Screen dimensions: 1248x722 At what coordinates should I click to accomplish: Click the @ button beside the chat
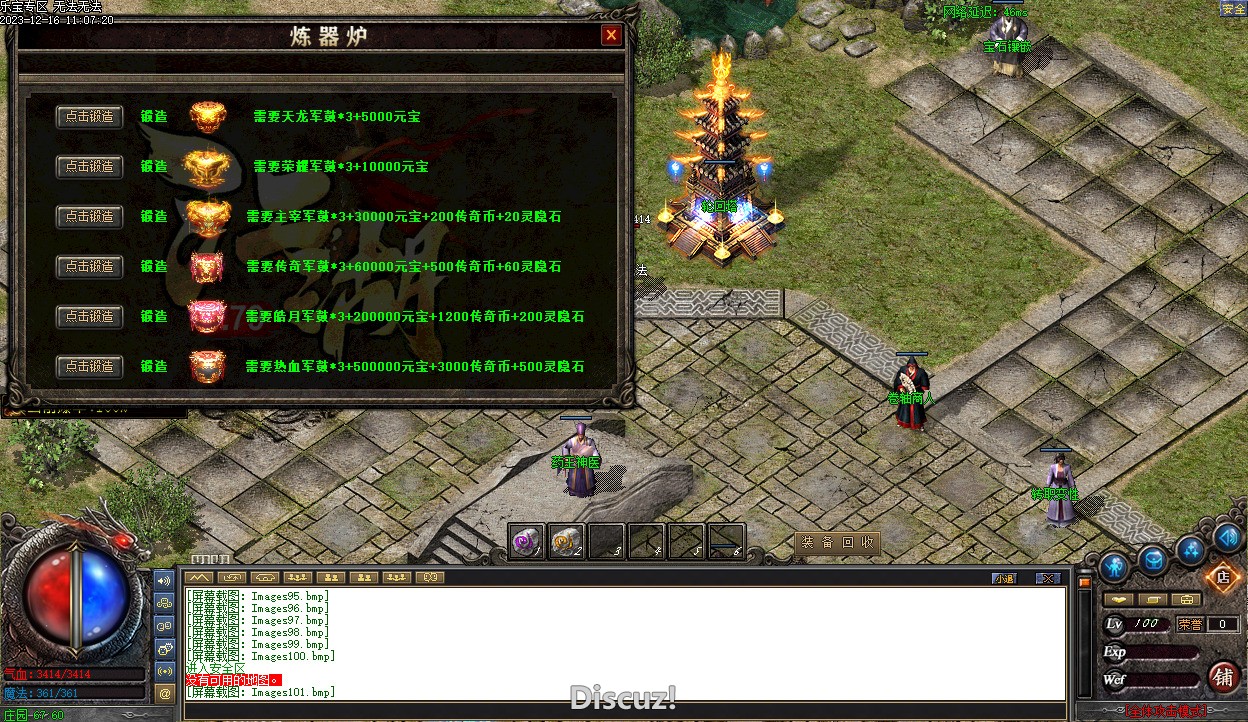pos(164,692)
